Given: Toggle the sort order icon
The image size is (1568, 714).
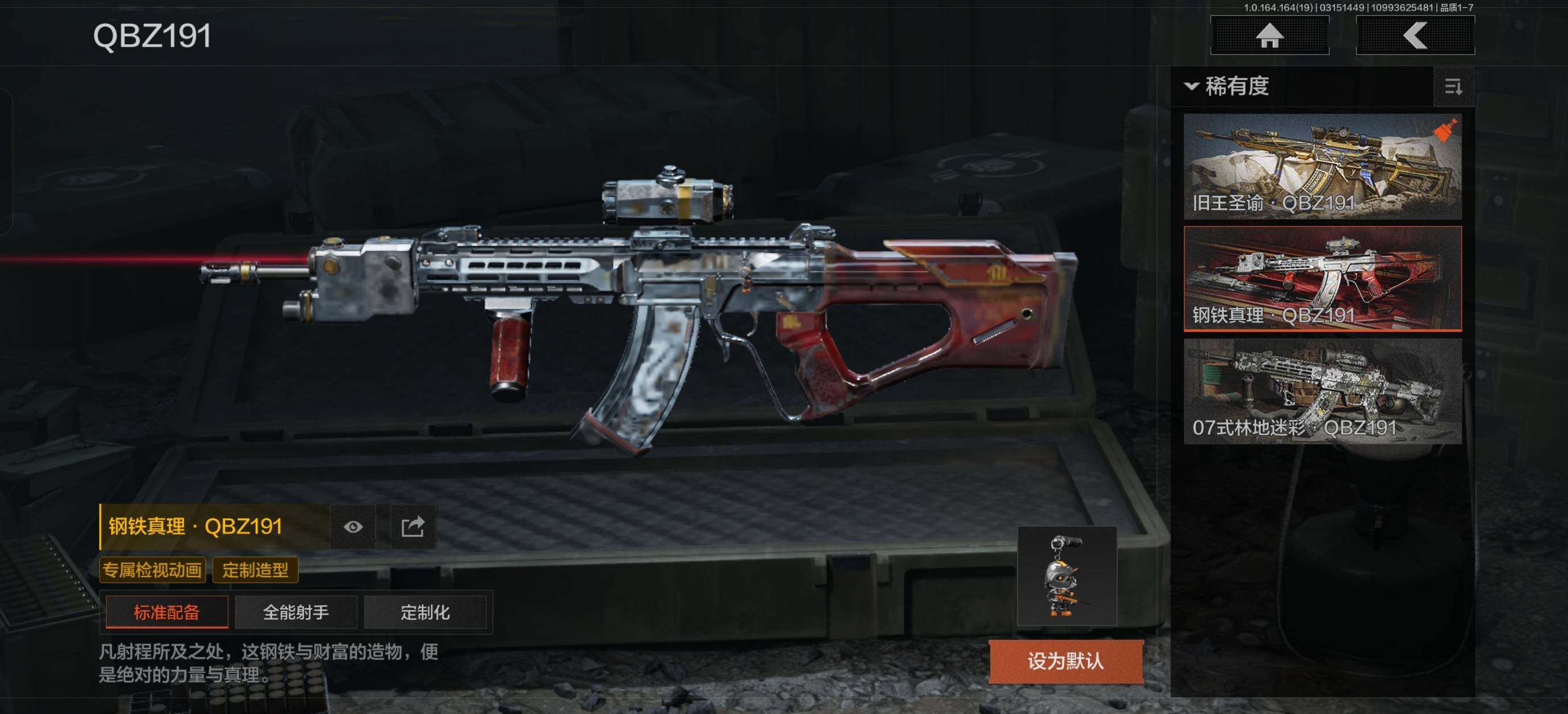Looking at the screenshot, I should click(1453, 87).
